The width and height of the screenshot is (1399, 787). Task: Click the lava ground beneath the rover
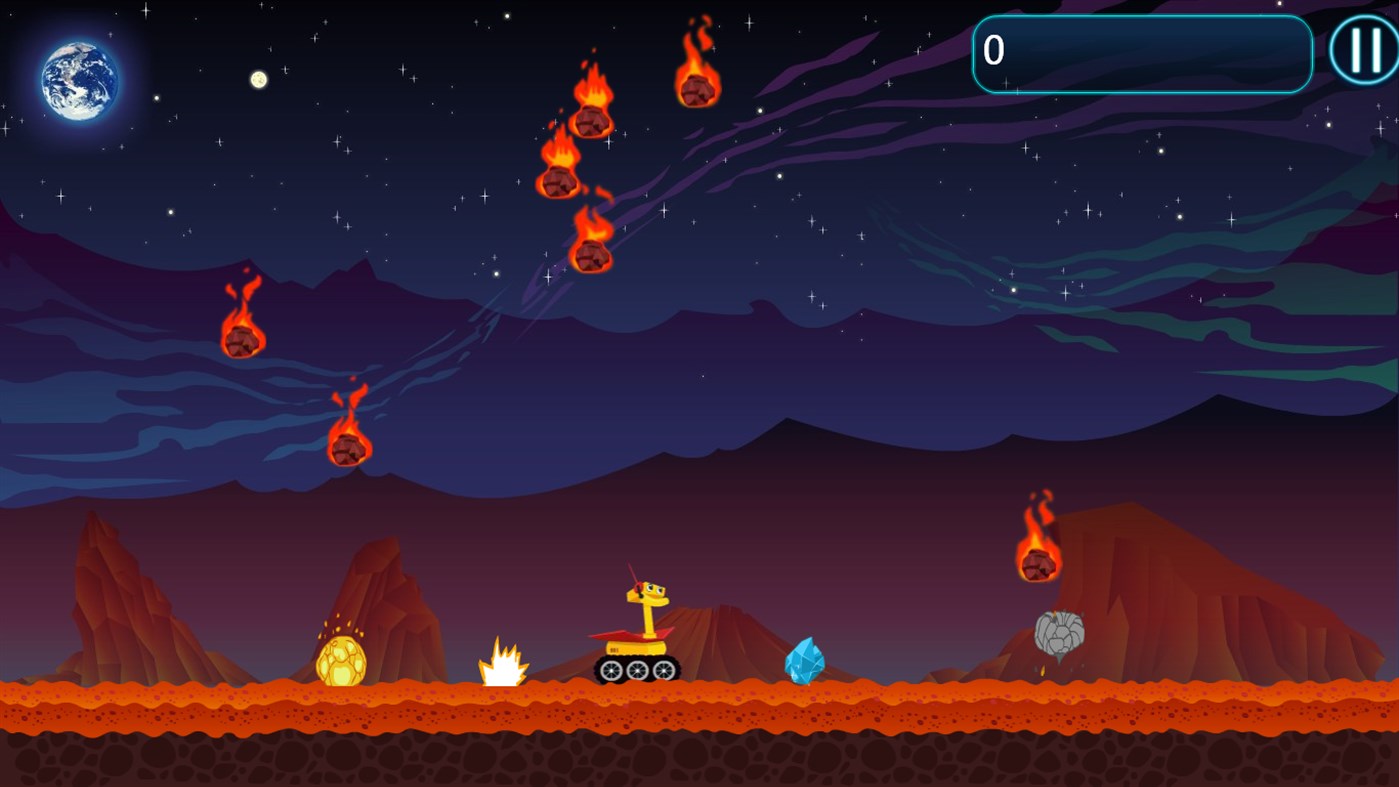[x=637, y=710]
